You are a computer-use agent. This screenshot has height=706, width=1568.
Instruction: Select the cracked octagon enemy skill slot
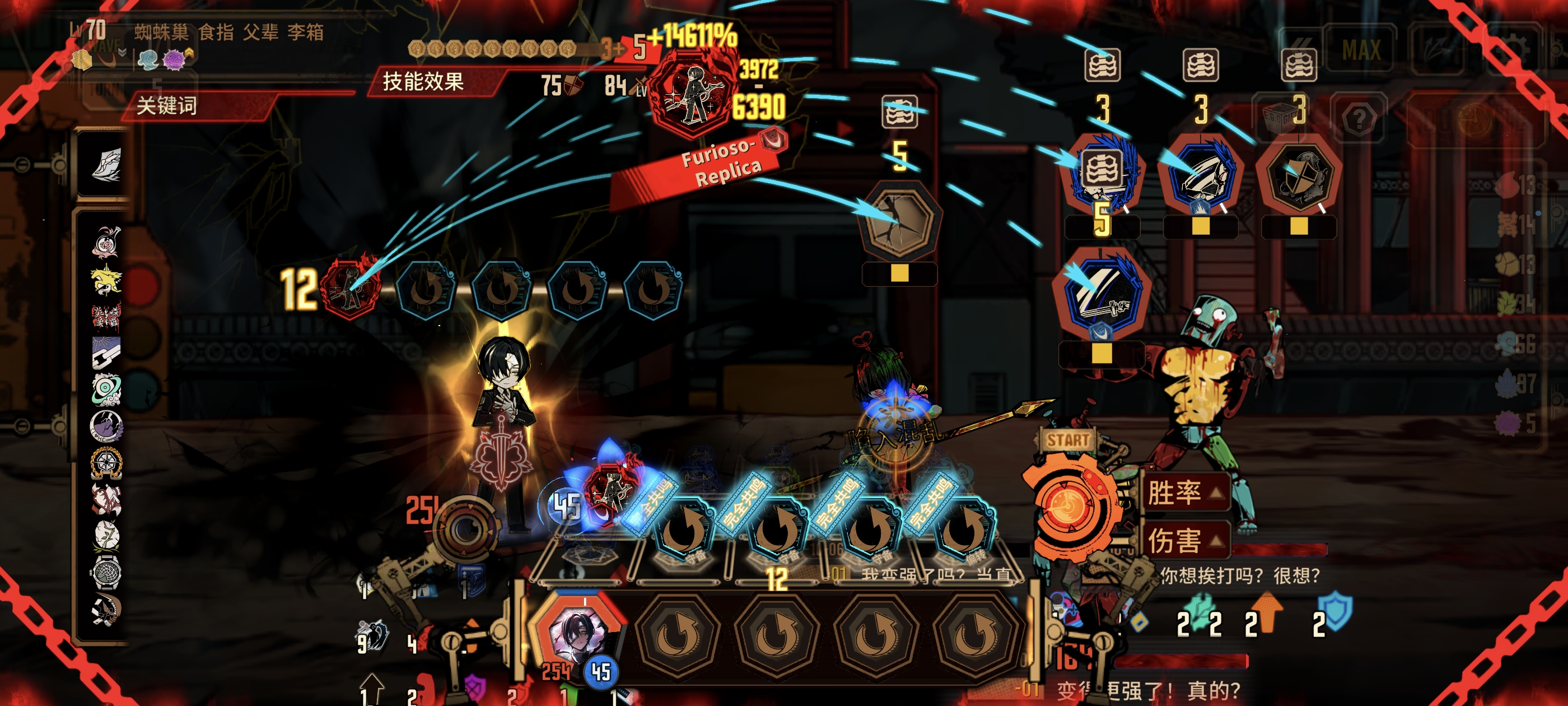pyautogui.click(x=899, y=219)
